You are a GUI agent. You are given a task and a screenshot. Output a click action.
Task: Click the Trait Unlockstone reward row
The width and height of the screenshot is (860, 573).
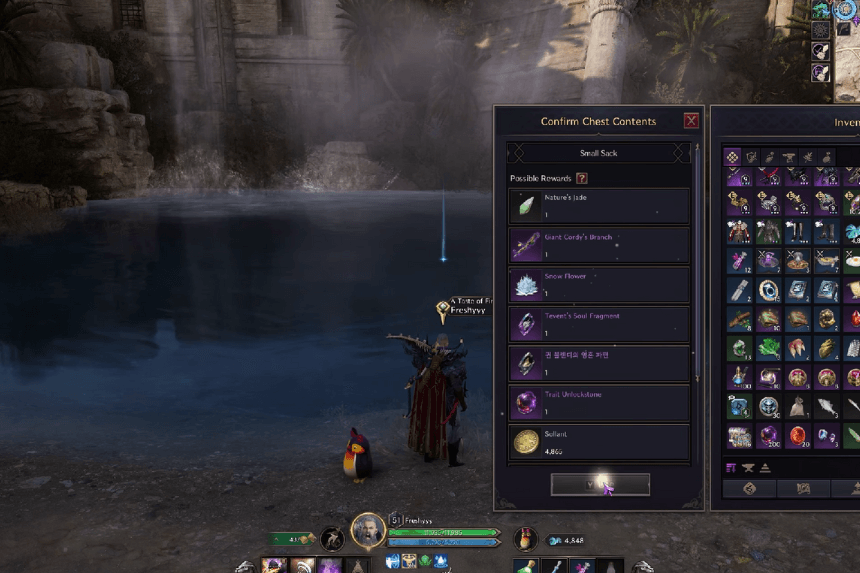(599, 402)
